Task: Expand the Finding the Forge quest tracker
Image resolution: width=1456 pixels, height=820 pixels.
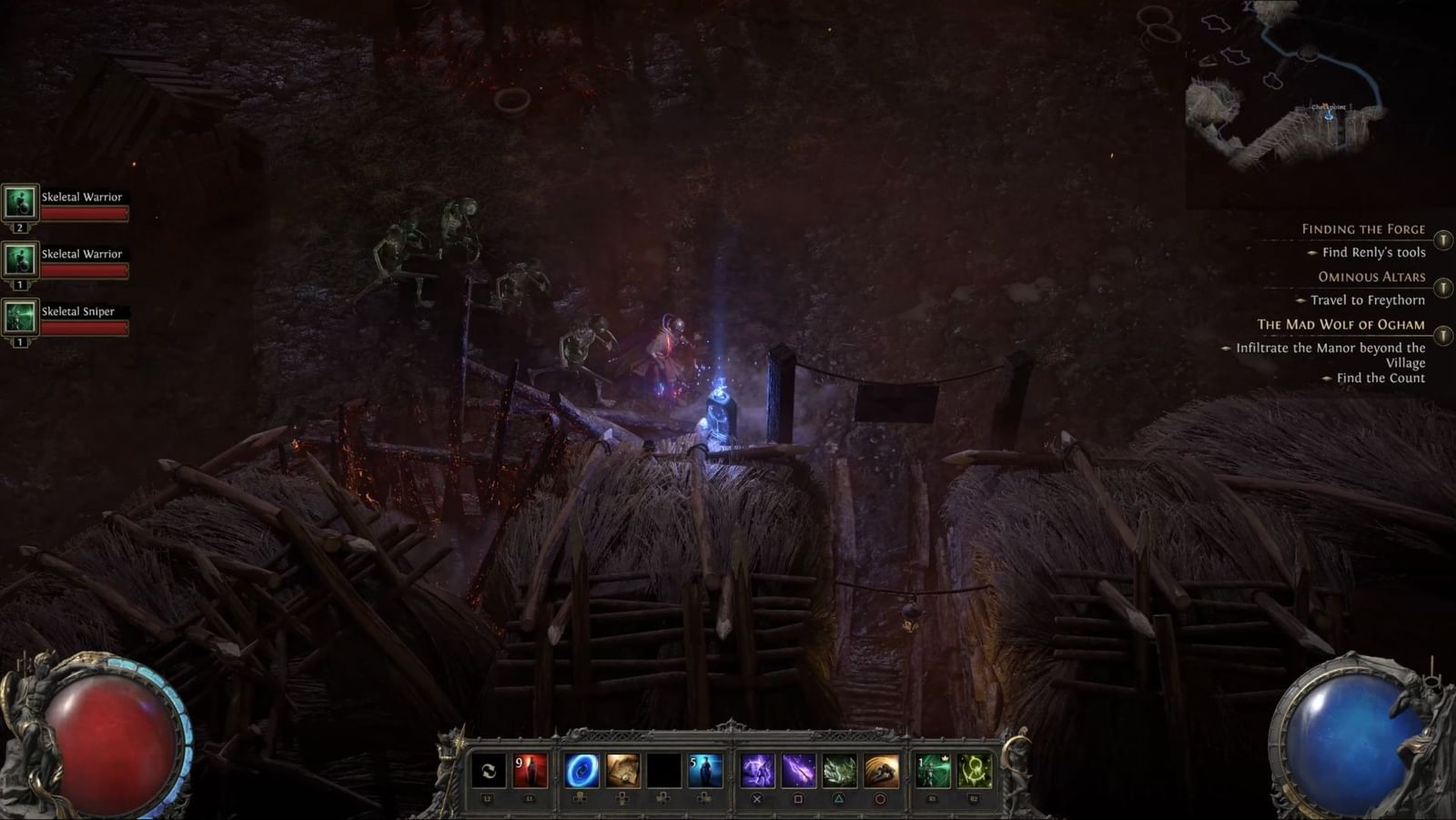Action: [1443, 240]
